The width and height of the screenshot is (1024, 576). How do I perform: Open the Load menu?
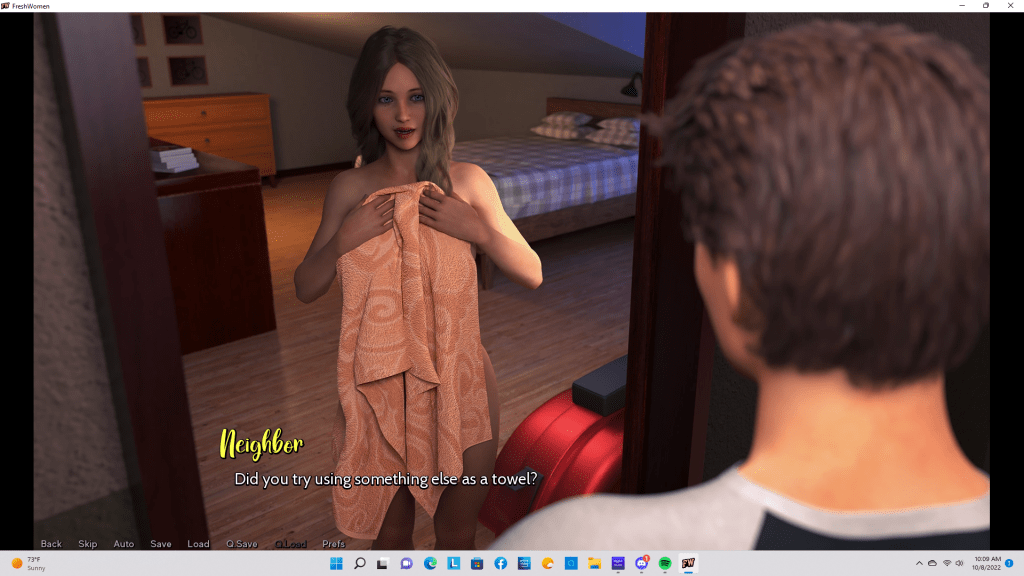(198, 544)
